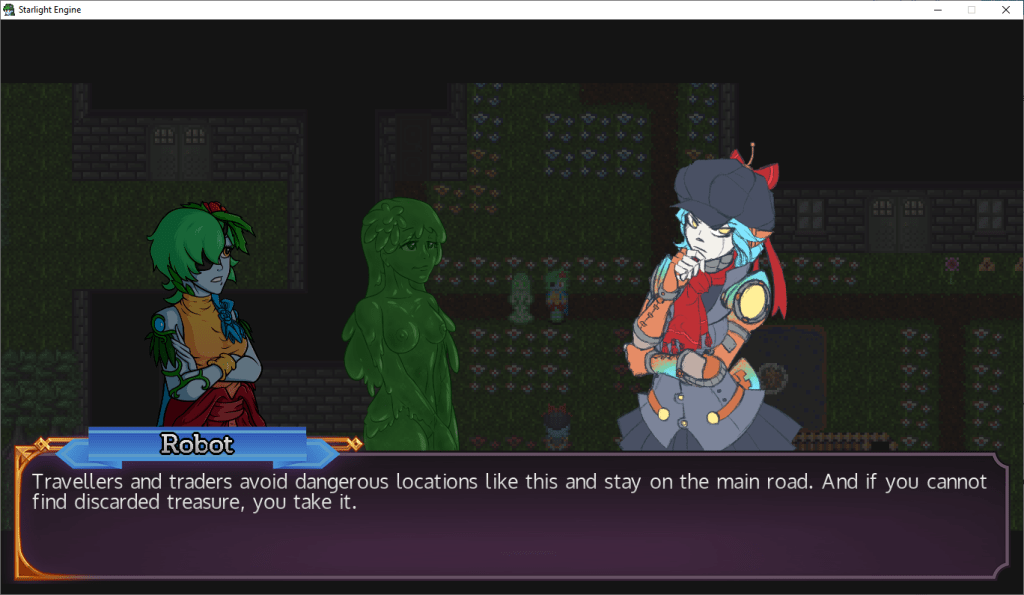Minimize the Starlight Engine window
The image size is (1024, 595).
point(938,9)
